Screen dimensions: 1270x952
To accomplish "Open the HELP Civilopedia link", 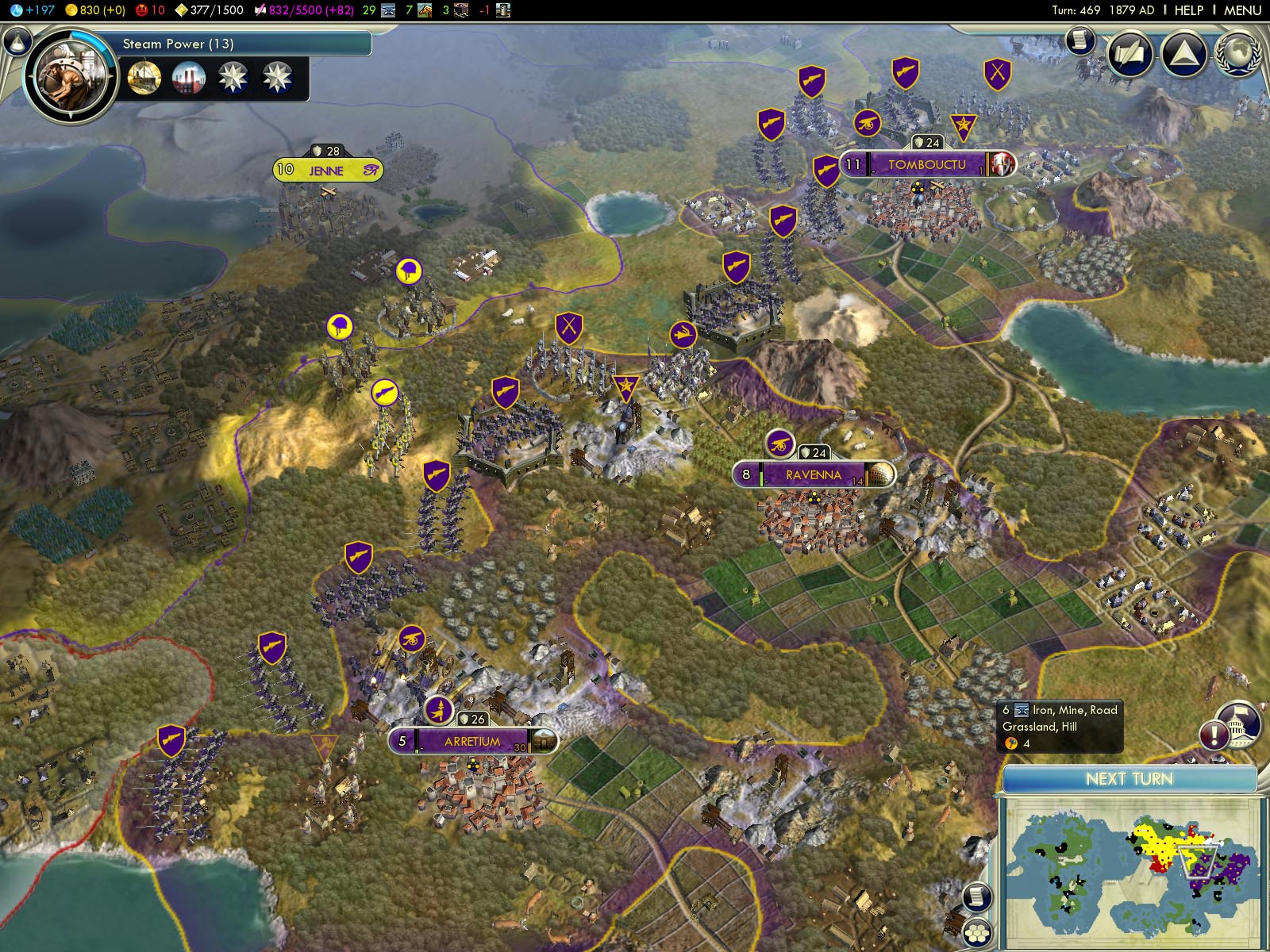I will click(x=1188, y=10).
